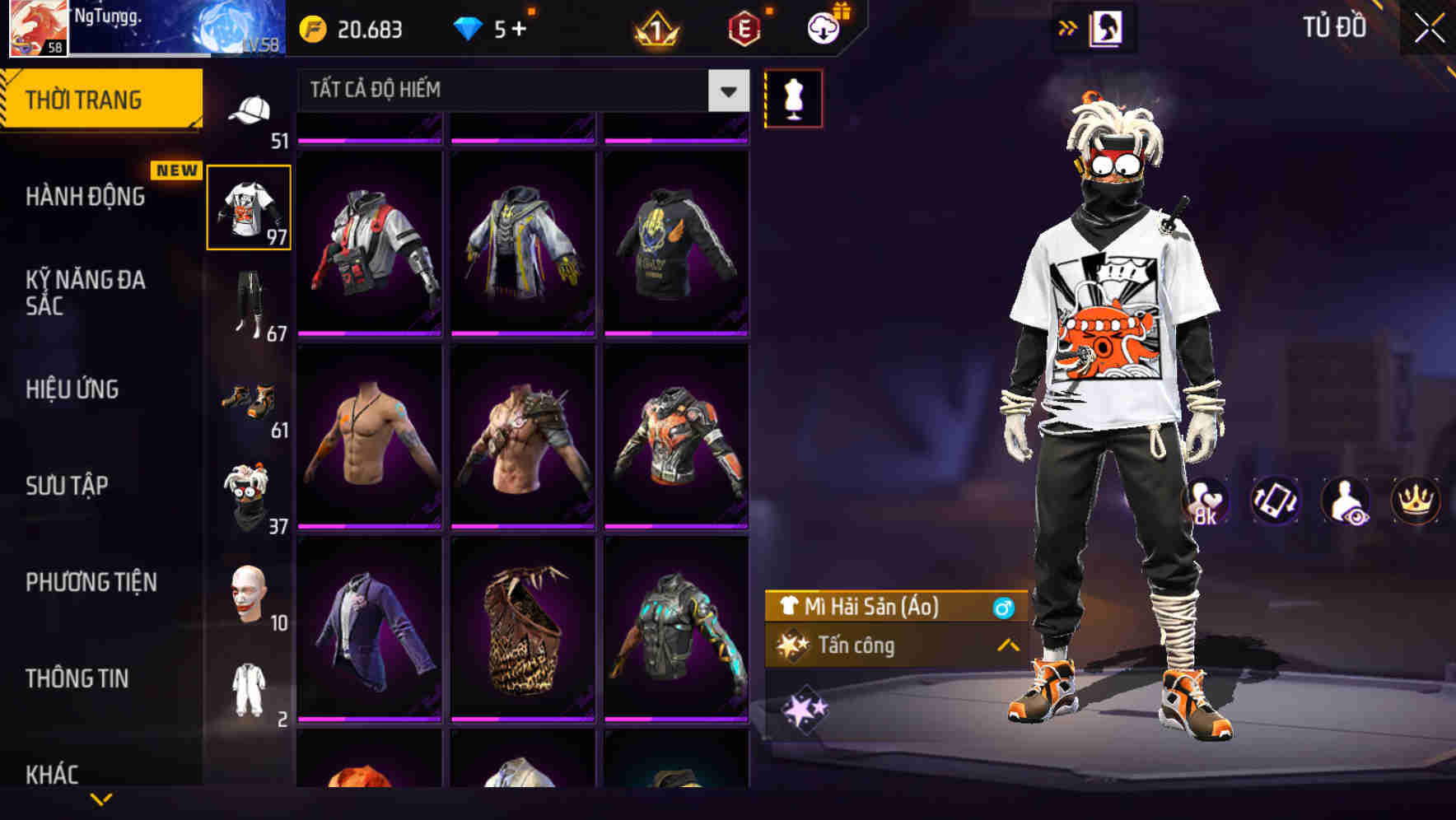Viewport: 1456px width, 820px height.
Task: Select the white octopus T-shirt thumbnail
Action: click(250, 207)
